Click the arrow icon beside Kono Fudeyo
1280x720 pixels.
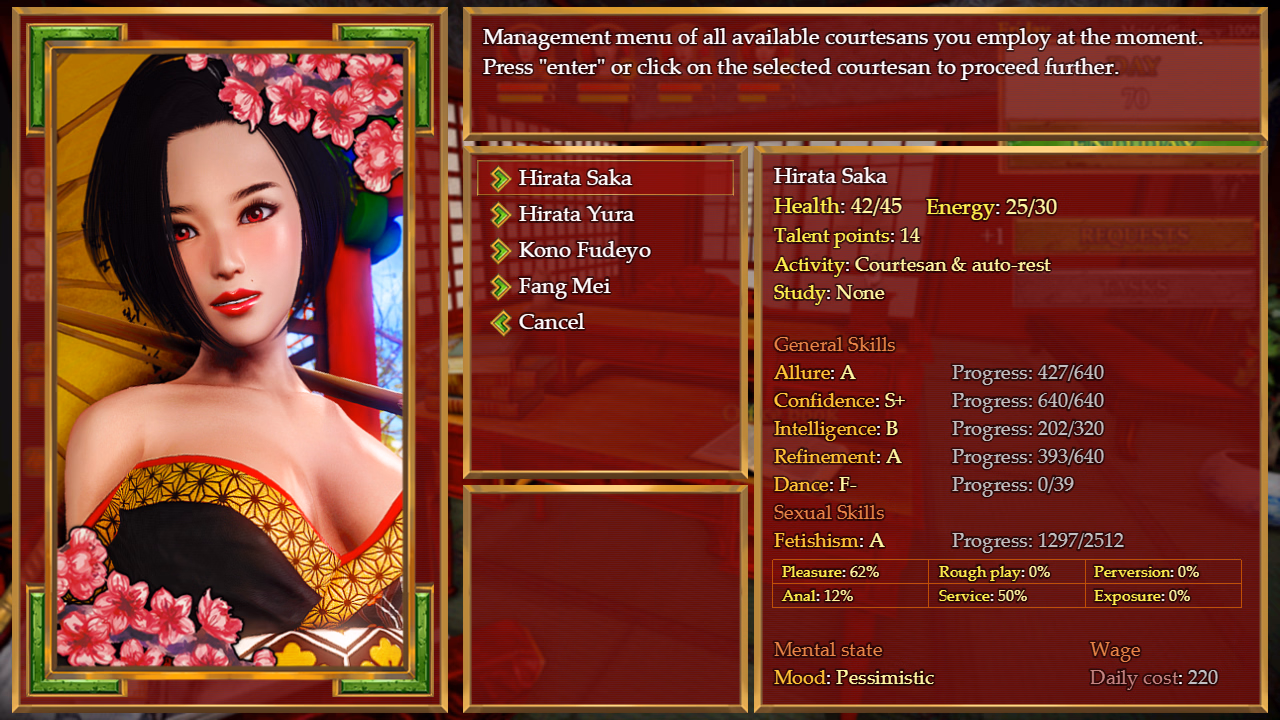coord(500,250)
